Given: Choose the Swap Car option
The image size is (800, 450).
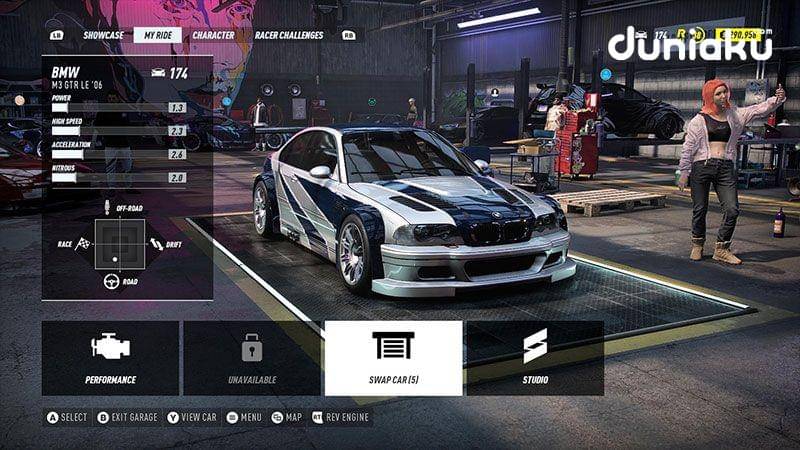Looking at the screenshot, I should (393, 357).
